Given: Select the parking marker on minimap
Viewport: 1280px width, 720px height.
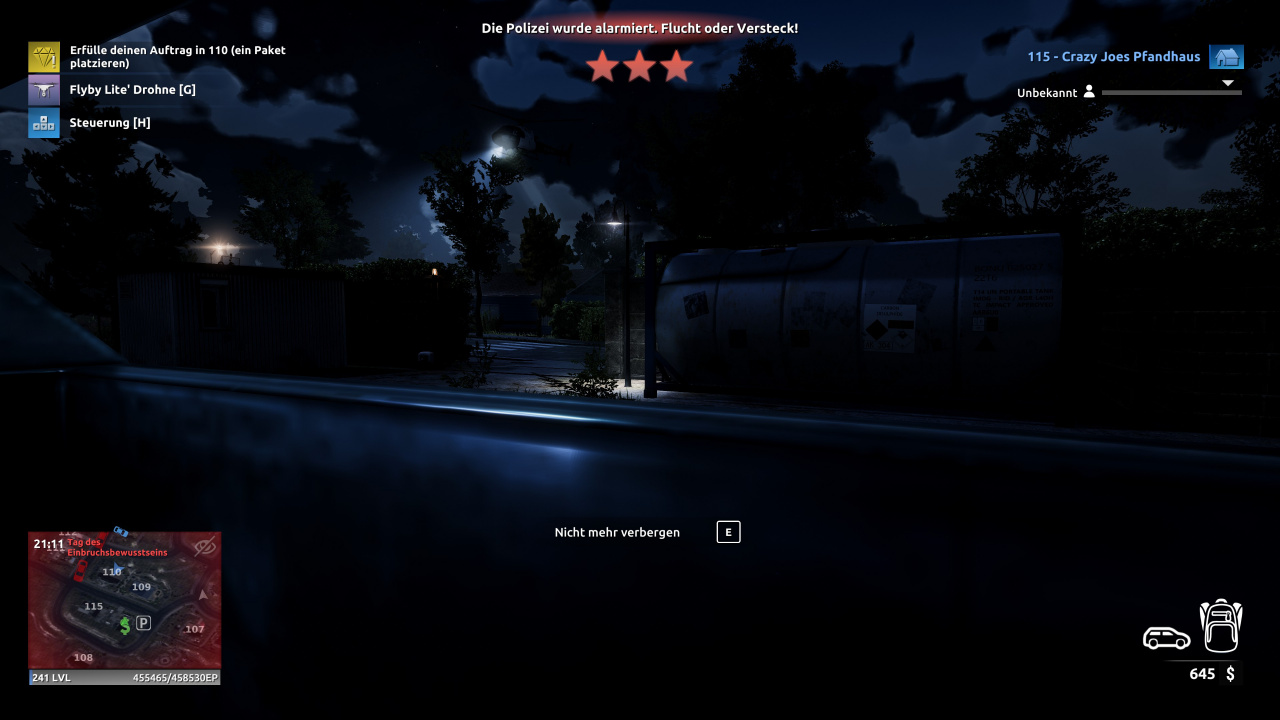Looking at the screenshot, I should [143, 623].
